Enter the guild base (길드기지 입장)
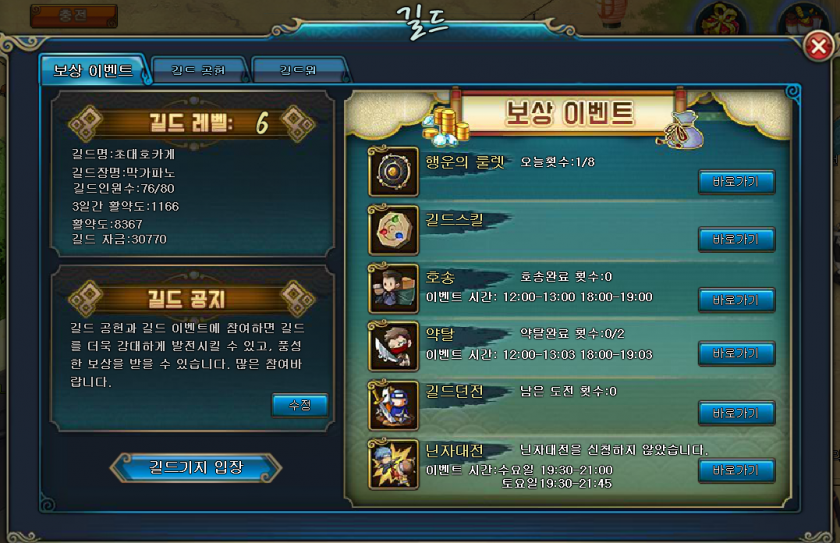840x543 pixels. (x=196, y=467)
